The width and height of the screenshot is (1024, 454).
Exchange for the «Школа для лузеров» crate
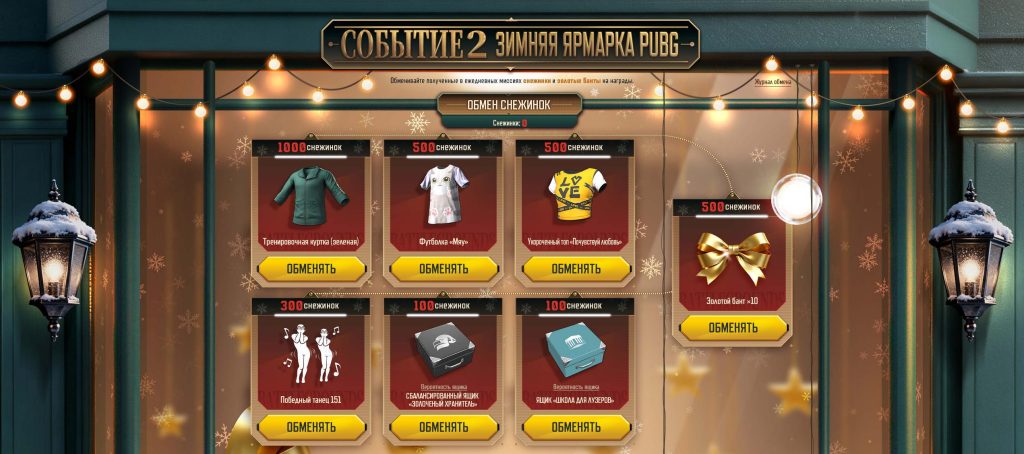tap(575, 427)
